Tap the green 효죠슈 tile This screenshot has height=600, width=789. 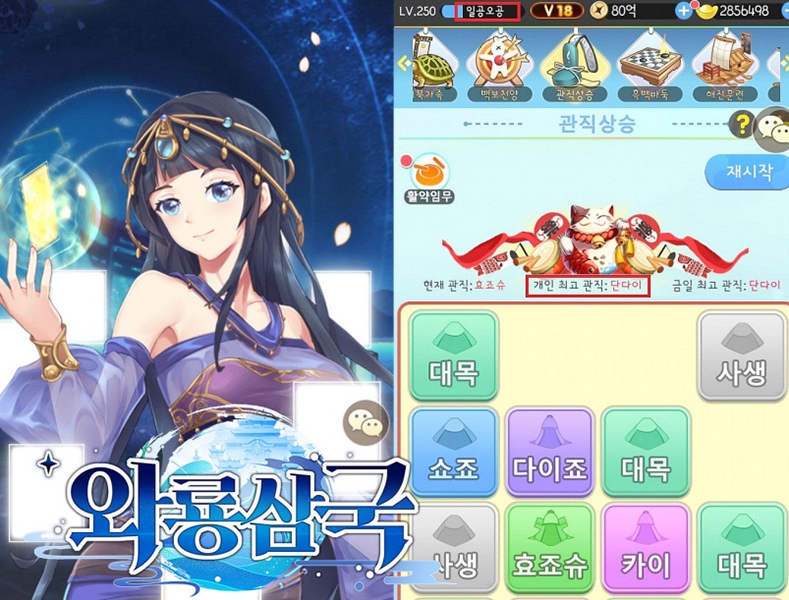(x=549, y=549)
